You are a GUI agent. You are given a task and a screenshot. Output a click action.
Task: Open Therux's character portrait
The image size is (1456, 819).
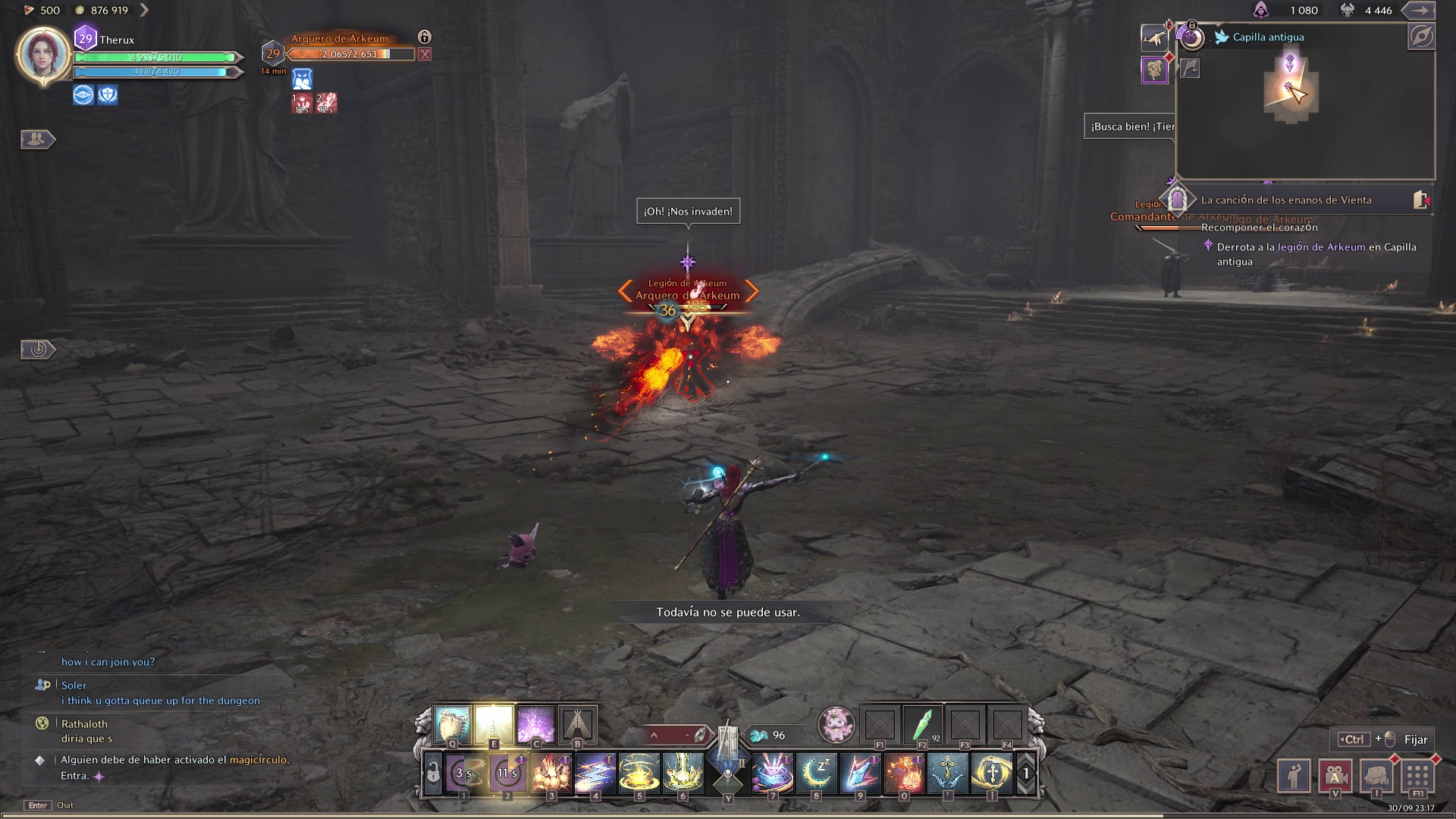[43, 55]
